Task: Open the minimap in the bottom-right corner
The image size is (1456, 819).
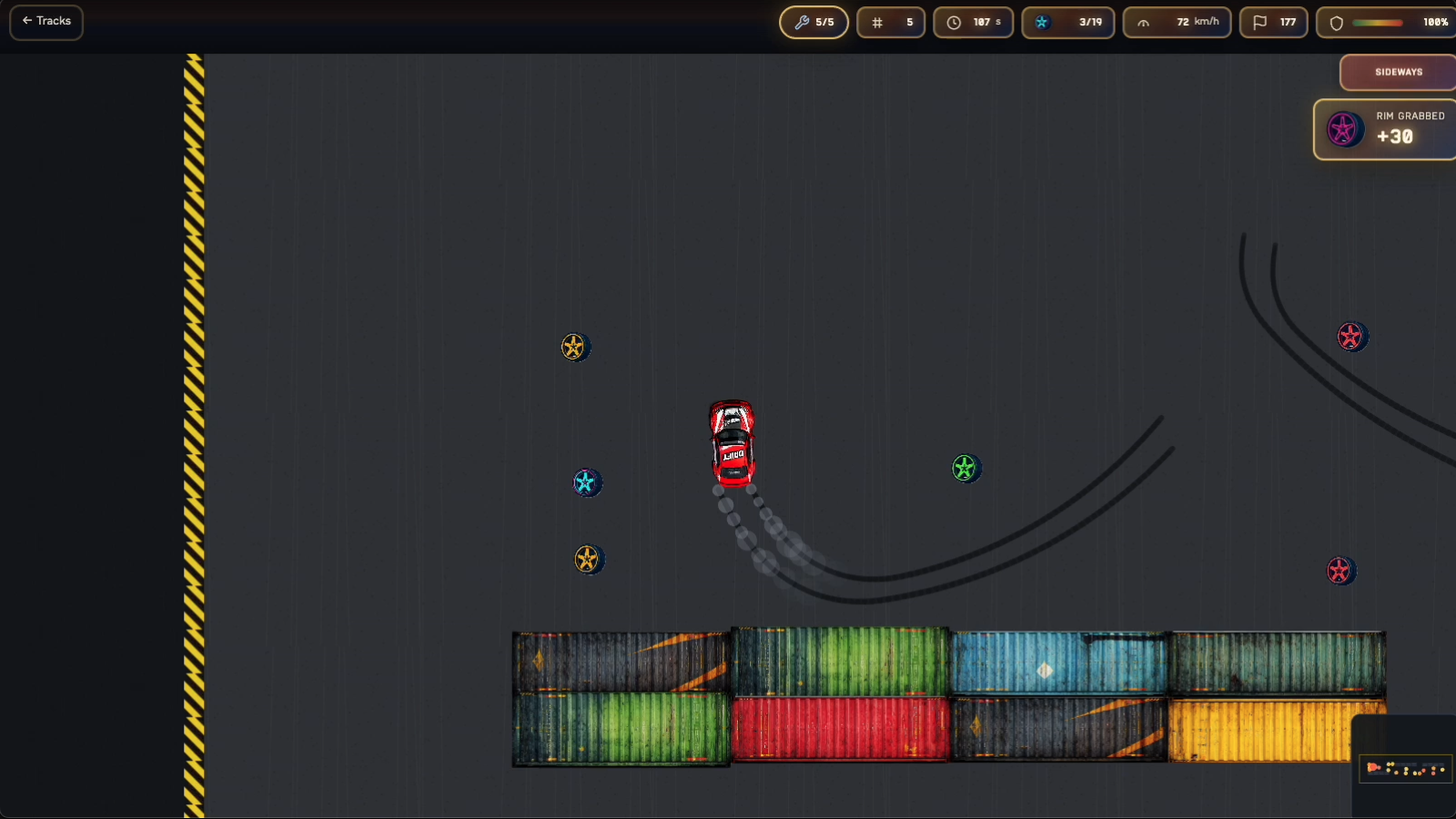Action: [1404, 769]
